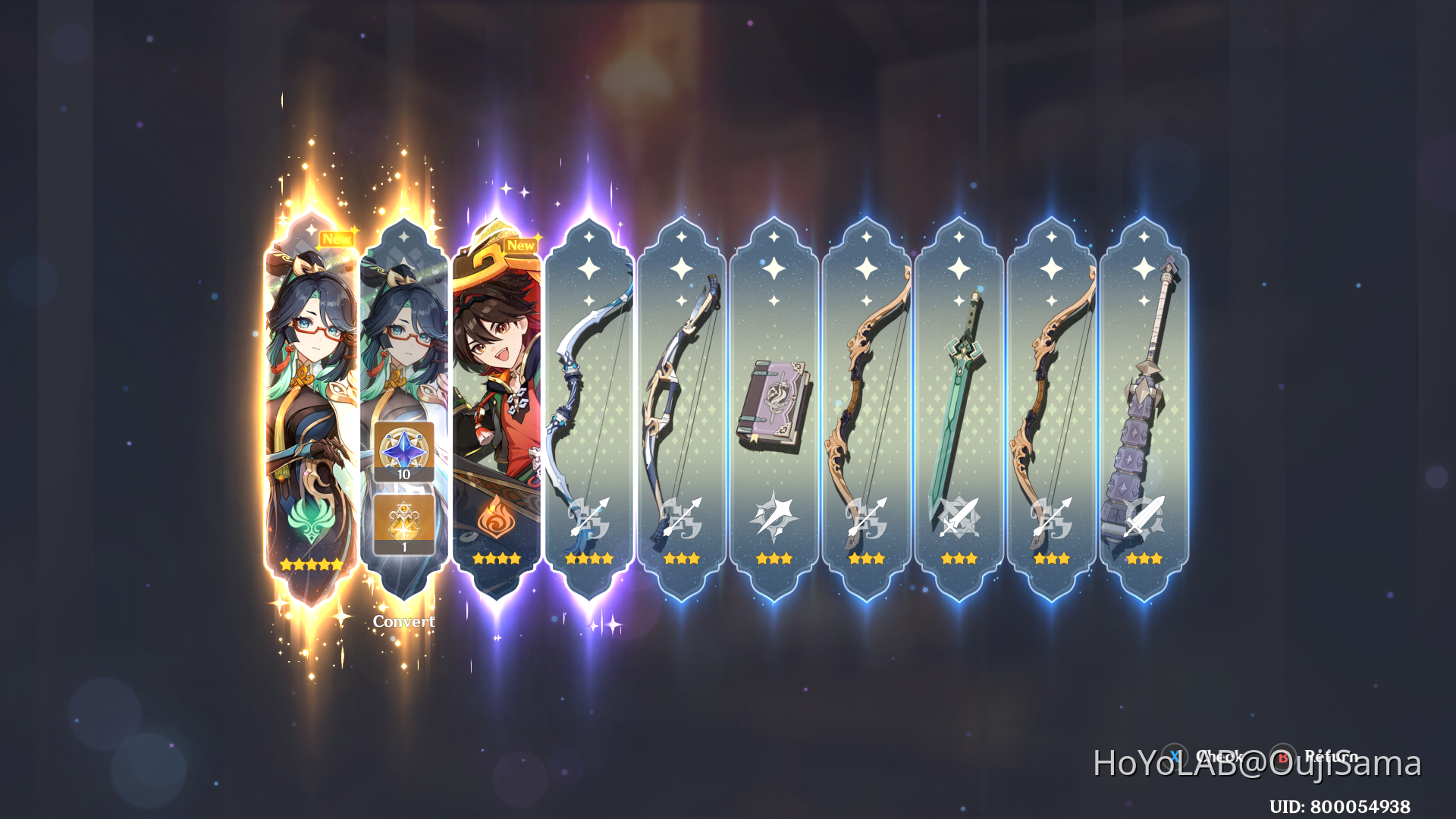Click the New badge on Gaming's card
1456x819 pixels.
coord(521,246)
